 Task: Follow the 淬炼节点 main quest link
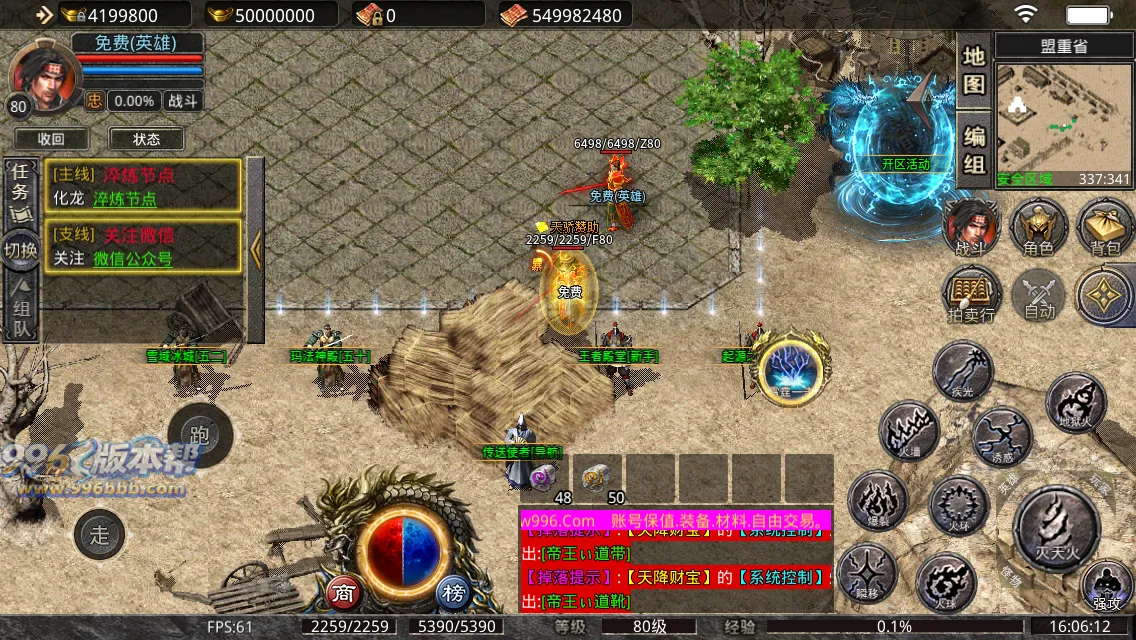click(x=125, y=199)
